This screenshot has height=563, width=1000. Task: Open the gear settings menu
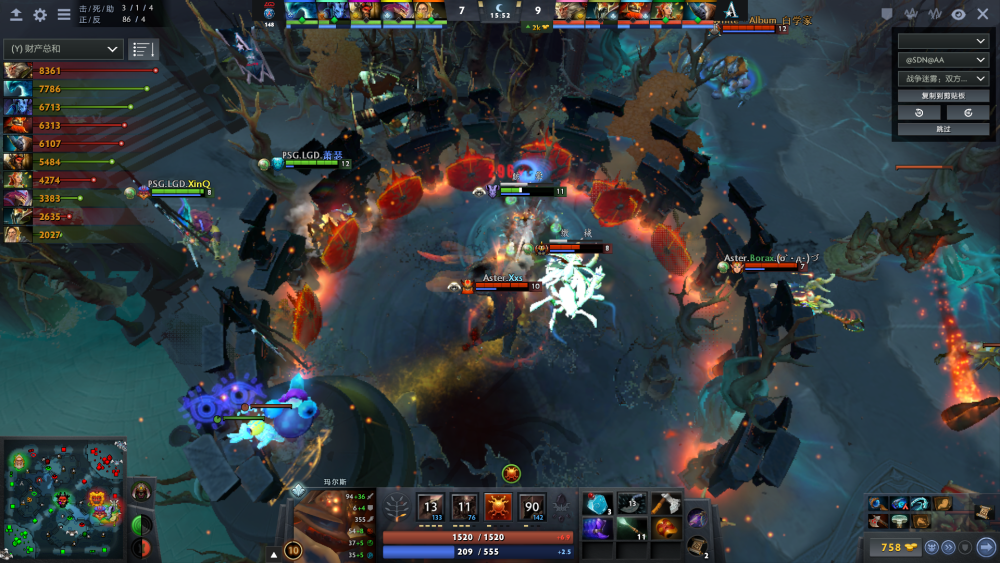(40, 15)
